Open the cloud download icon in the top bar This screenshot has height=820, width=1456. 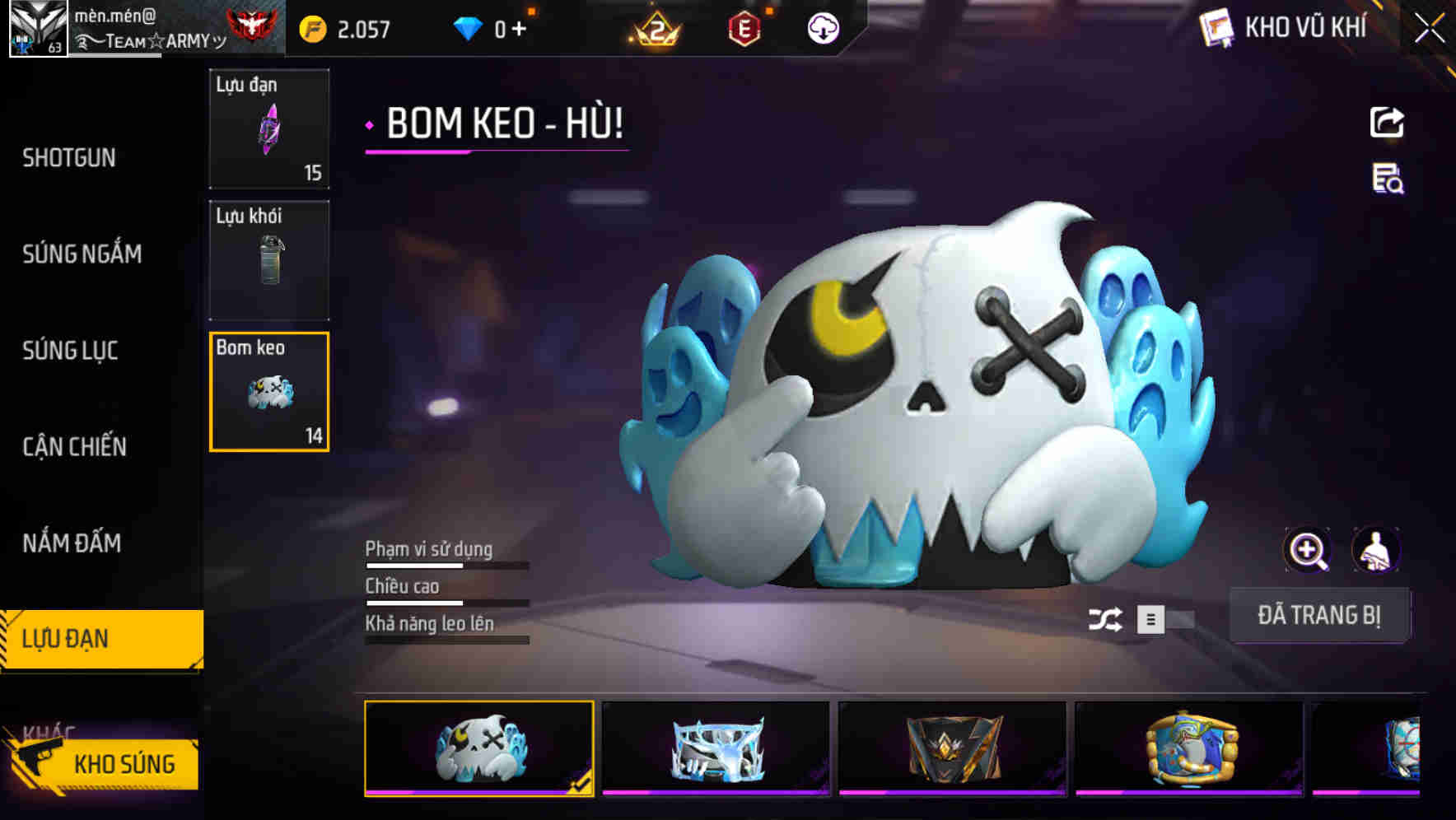click(823, 27)
